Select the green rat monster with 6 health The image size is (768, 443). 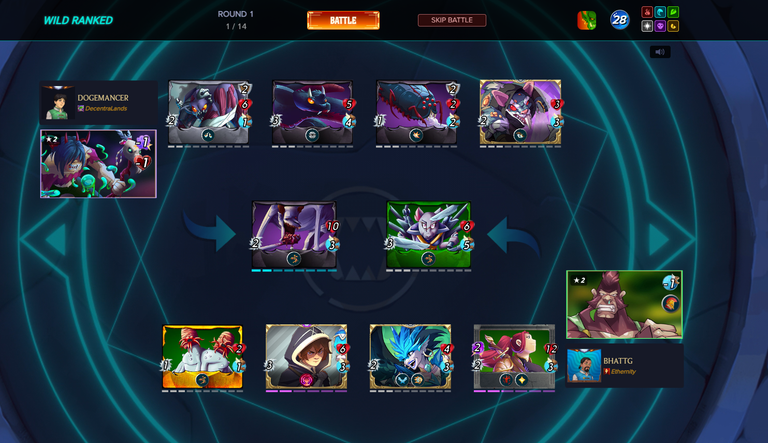[x=428, y=235]
